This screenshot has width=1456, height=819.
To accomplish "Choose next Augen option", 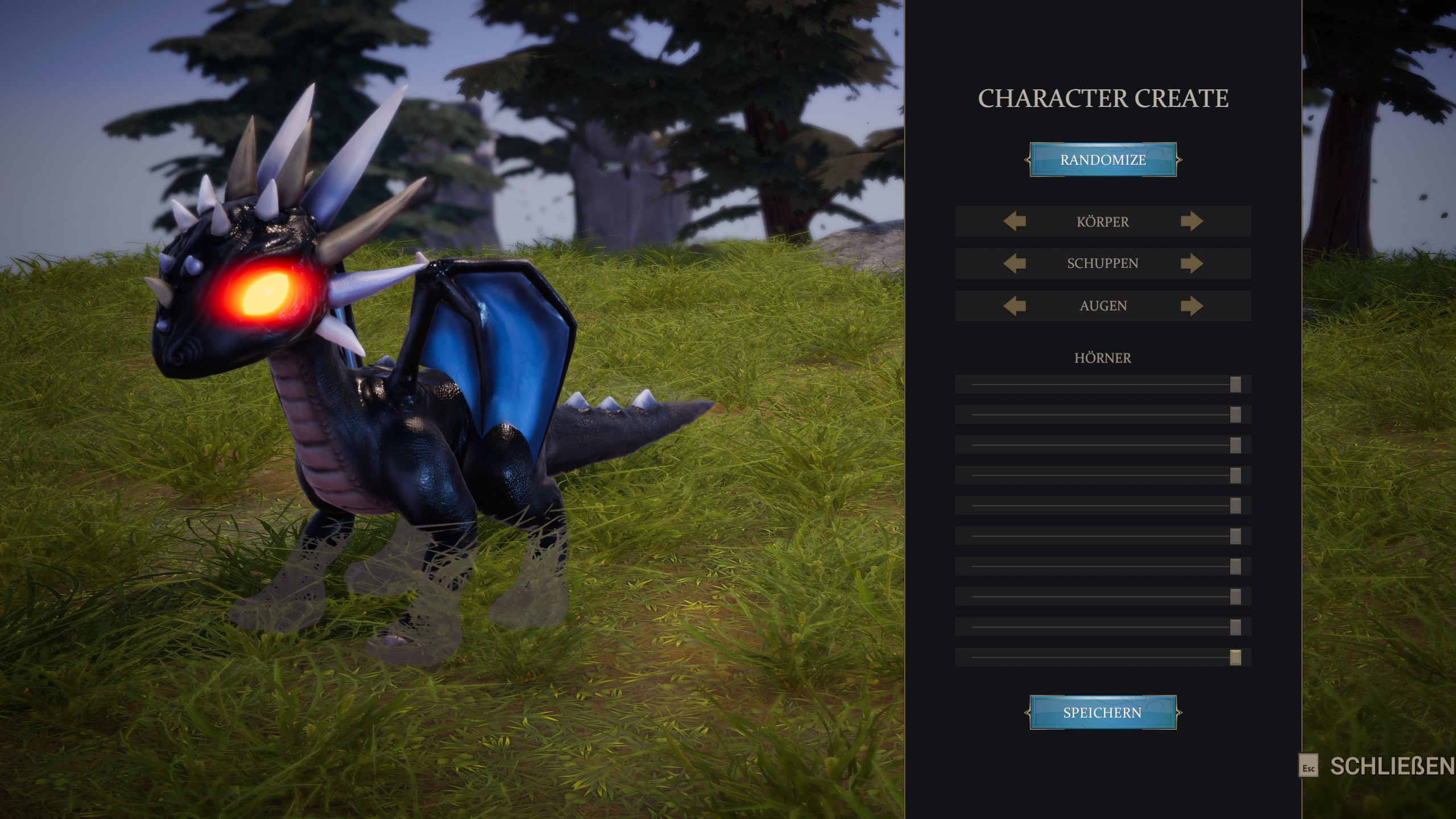I will coord(1192,306).
